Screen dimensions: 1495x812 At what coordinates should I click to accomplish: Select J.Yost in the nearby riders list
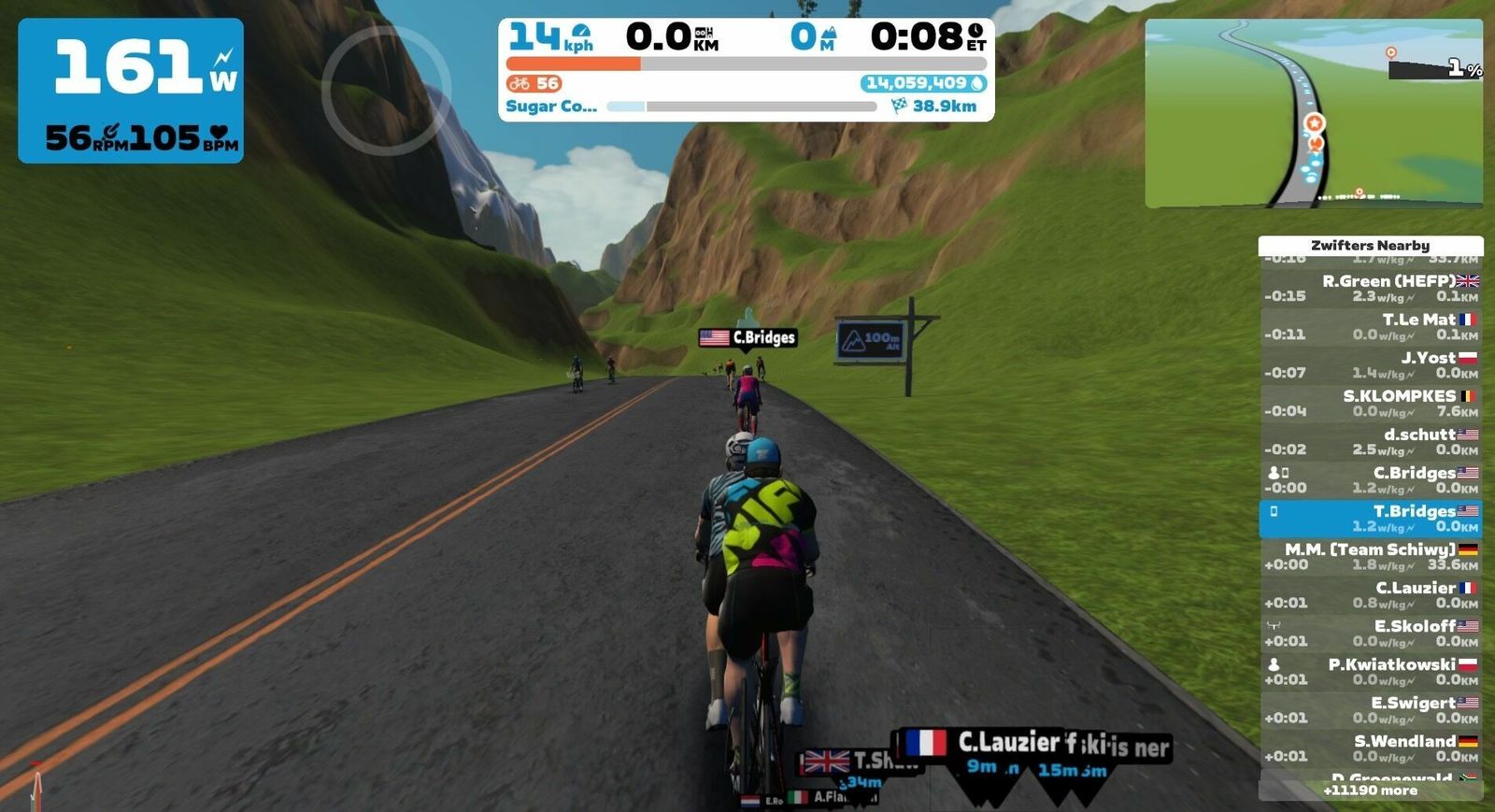click(x=1371, y=364)
